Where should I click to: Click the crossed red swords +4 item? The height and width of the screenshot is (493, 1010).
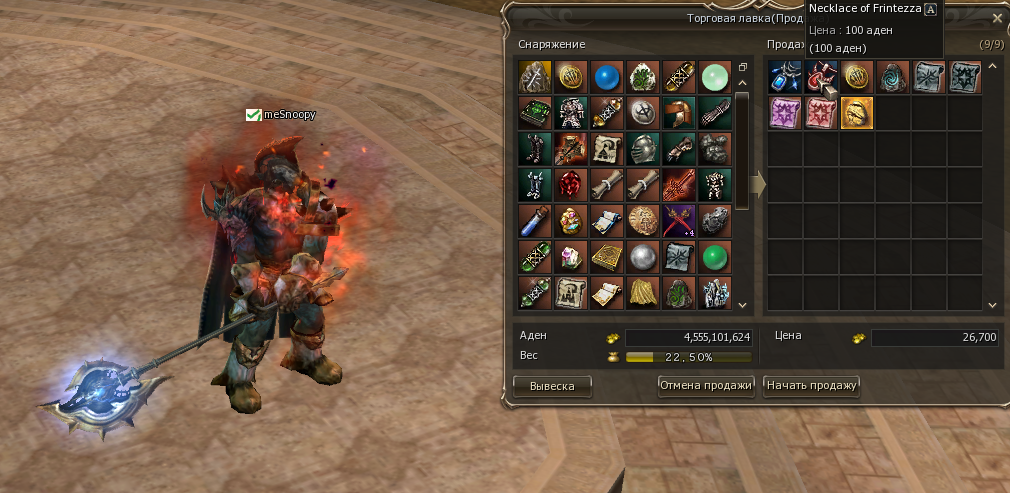point(678,221)
